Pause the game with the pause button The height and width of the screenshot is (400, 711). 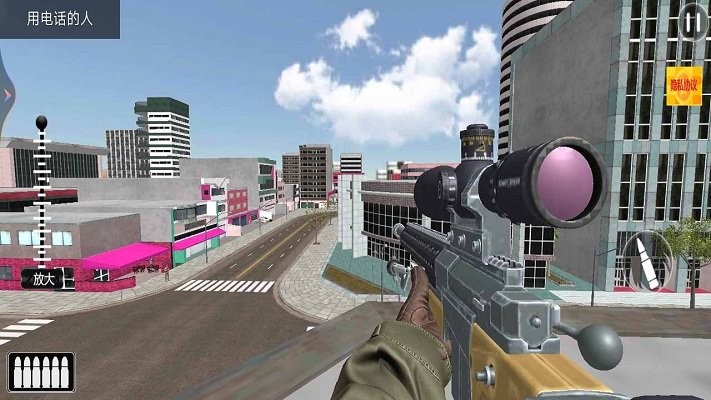[x=693, y=21]
